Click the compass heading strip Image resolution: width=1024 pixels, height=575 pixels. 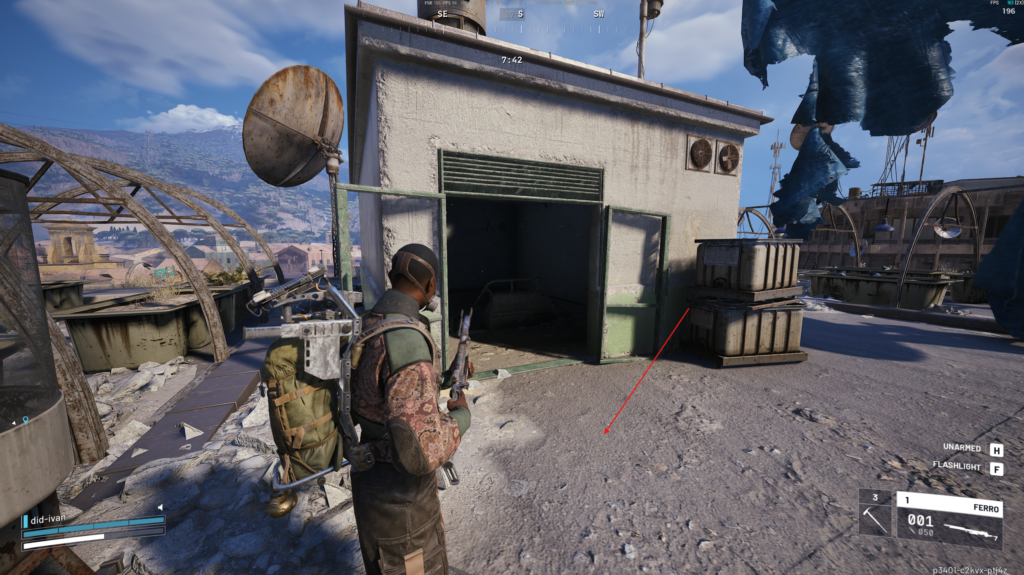click(519, 14)
